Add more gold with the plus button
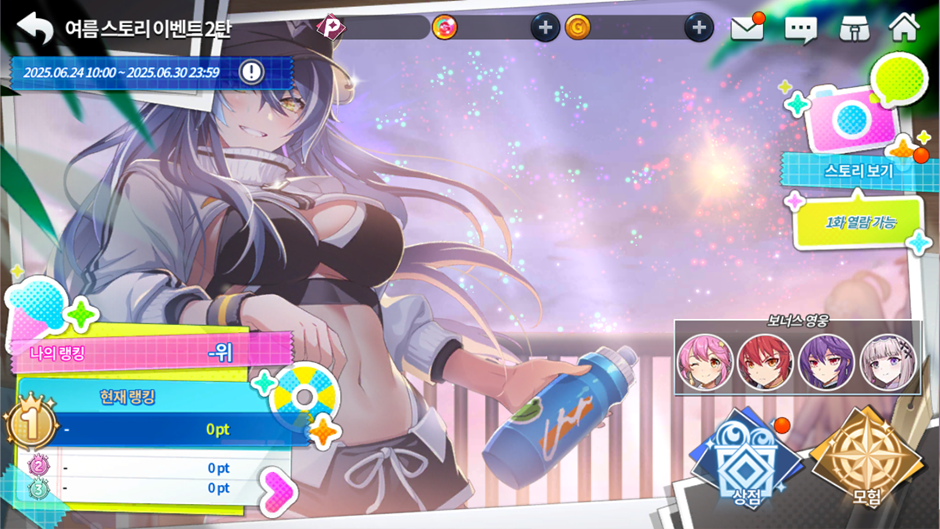Screen dimensions: 940x529 [699, 27]
